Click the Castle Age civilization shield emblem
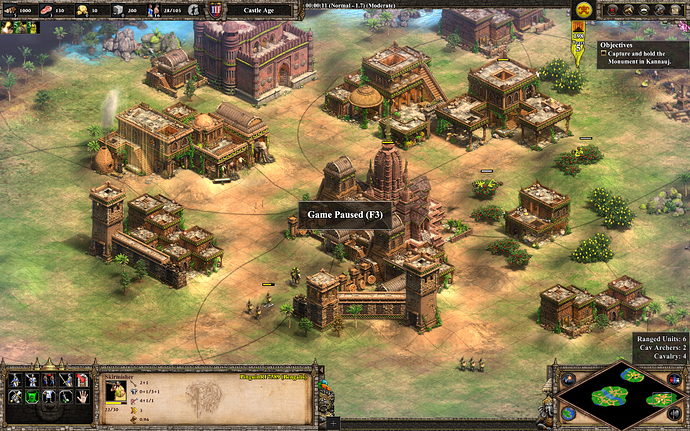This screenshot has height=431, width=690. (x=217, y=10)
